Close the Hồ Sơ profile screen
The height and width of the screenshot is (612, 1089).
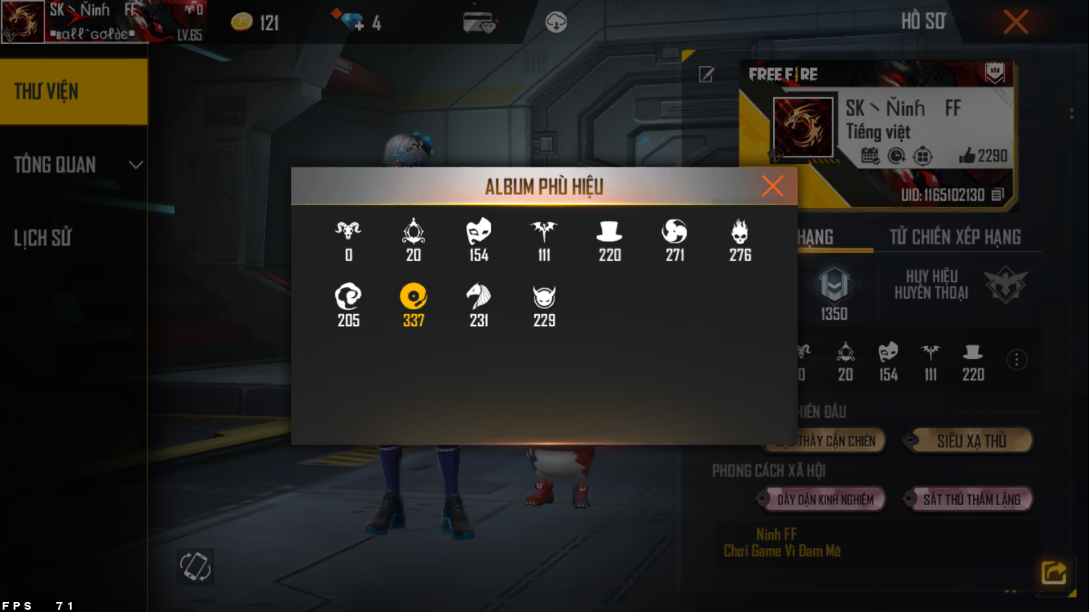1015,22
